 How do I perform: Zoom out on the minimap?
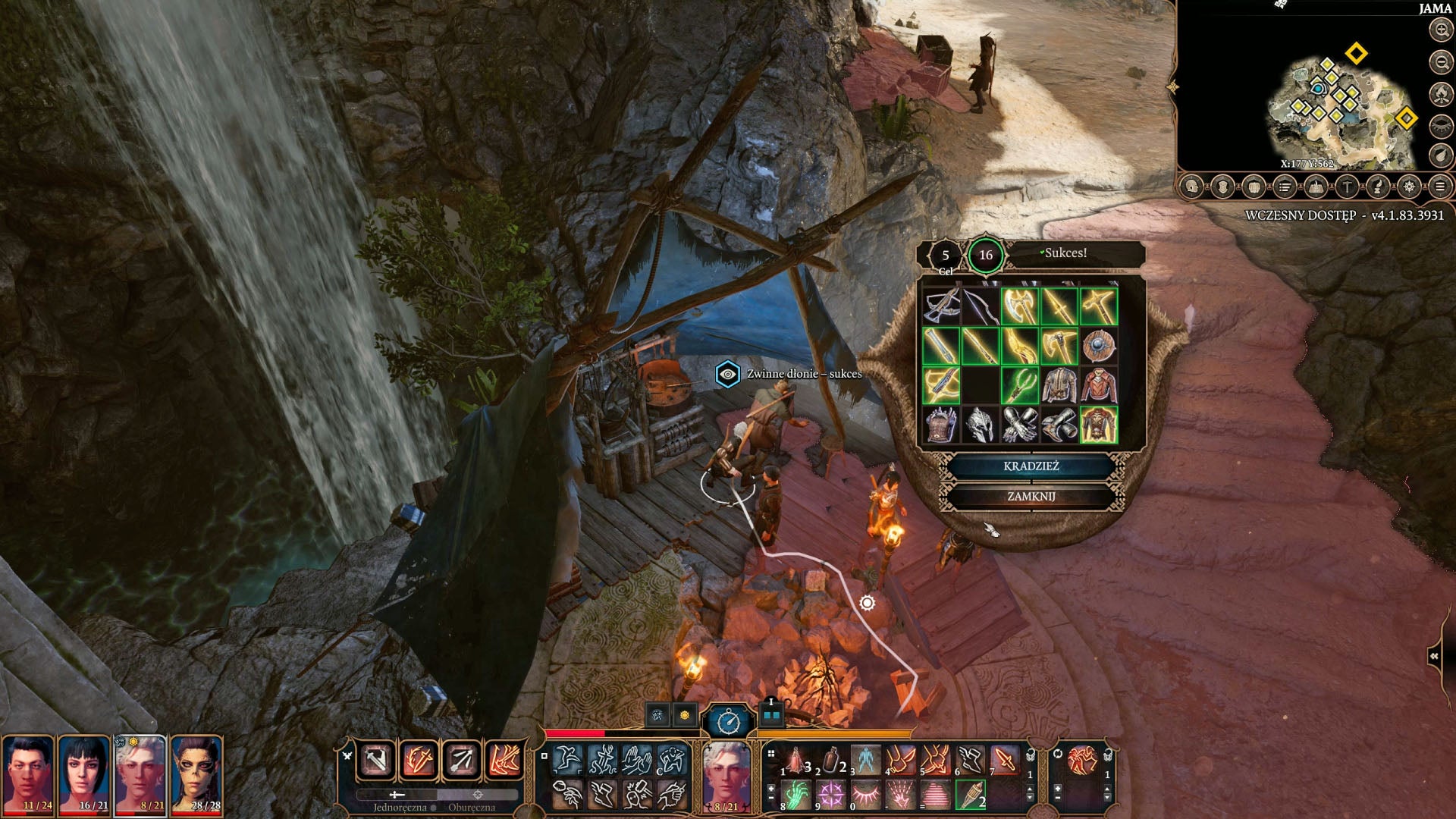(x=1440, y=62)
